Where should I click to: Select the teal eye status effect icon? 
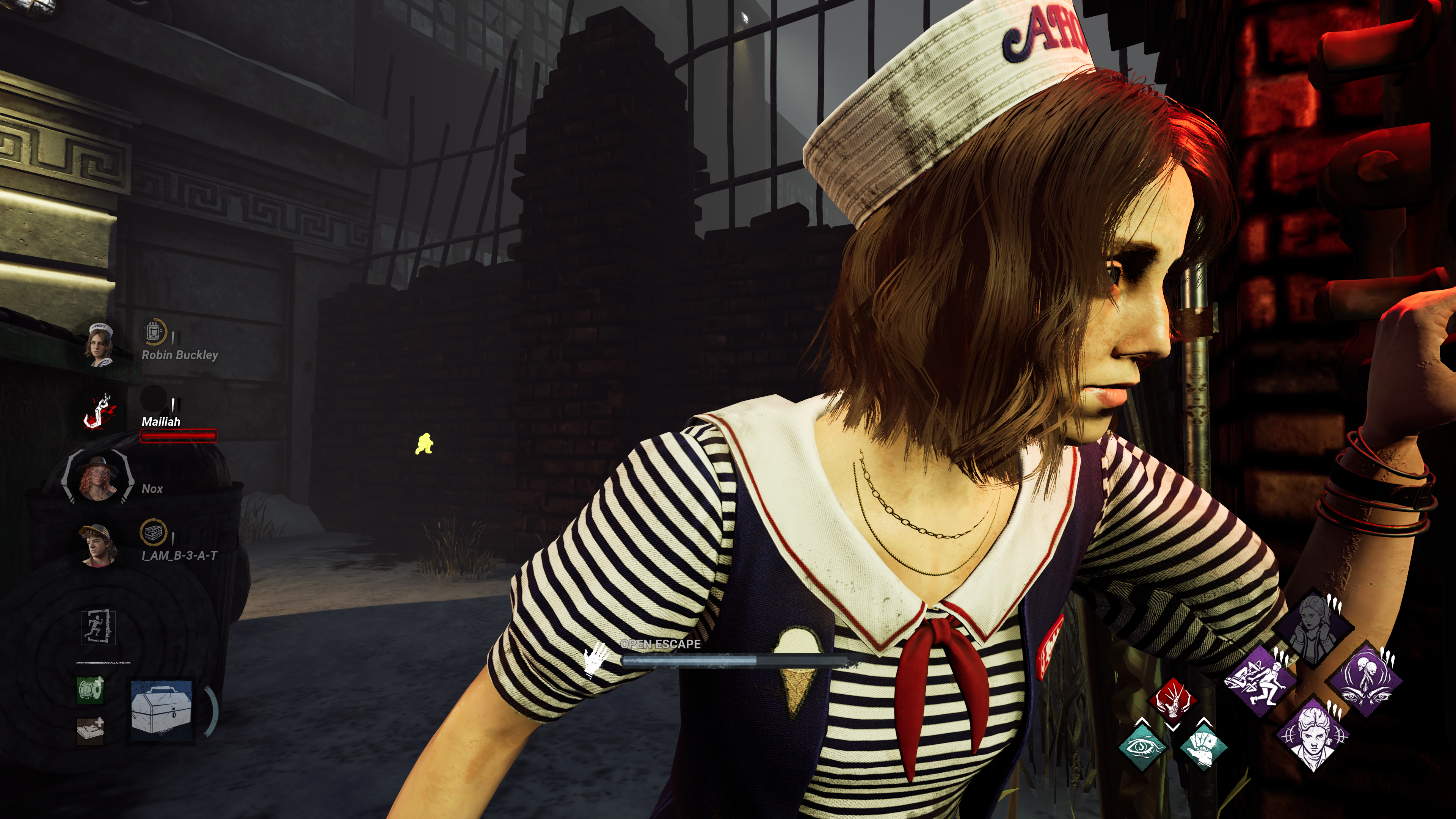(1142, 746)
